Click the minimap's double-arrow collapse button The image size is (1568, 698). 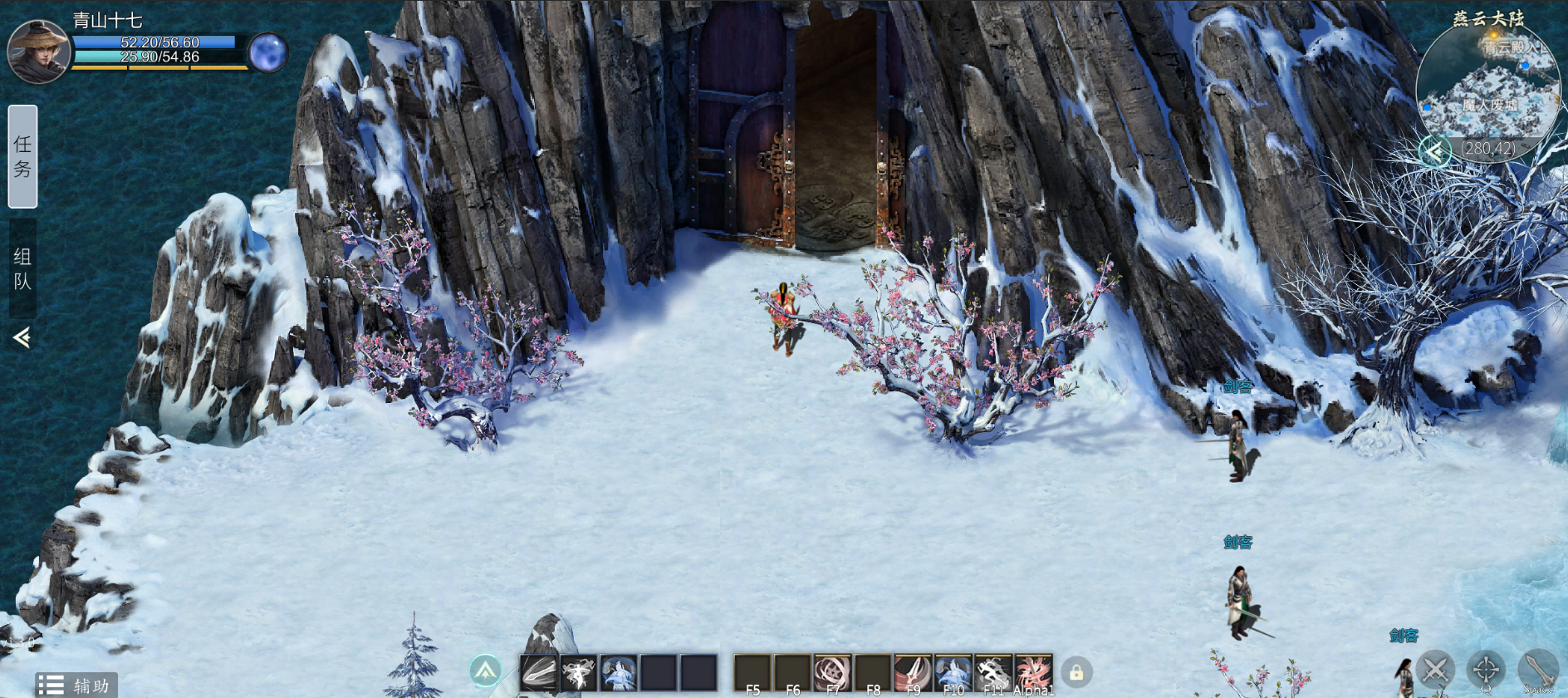coord(1434,151)
